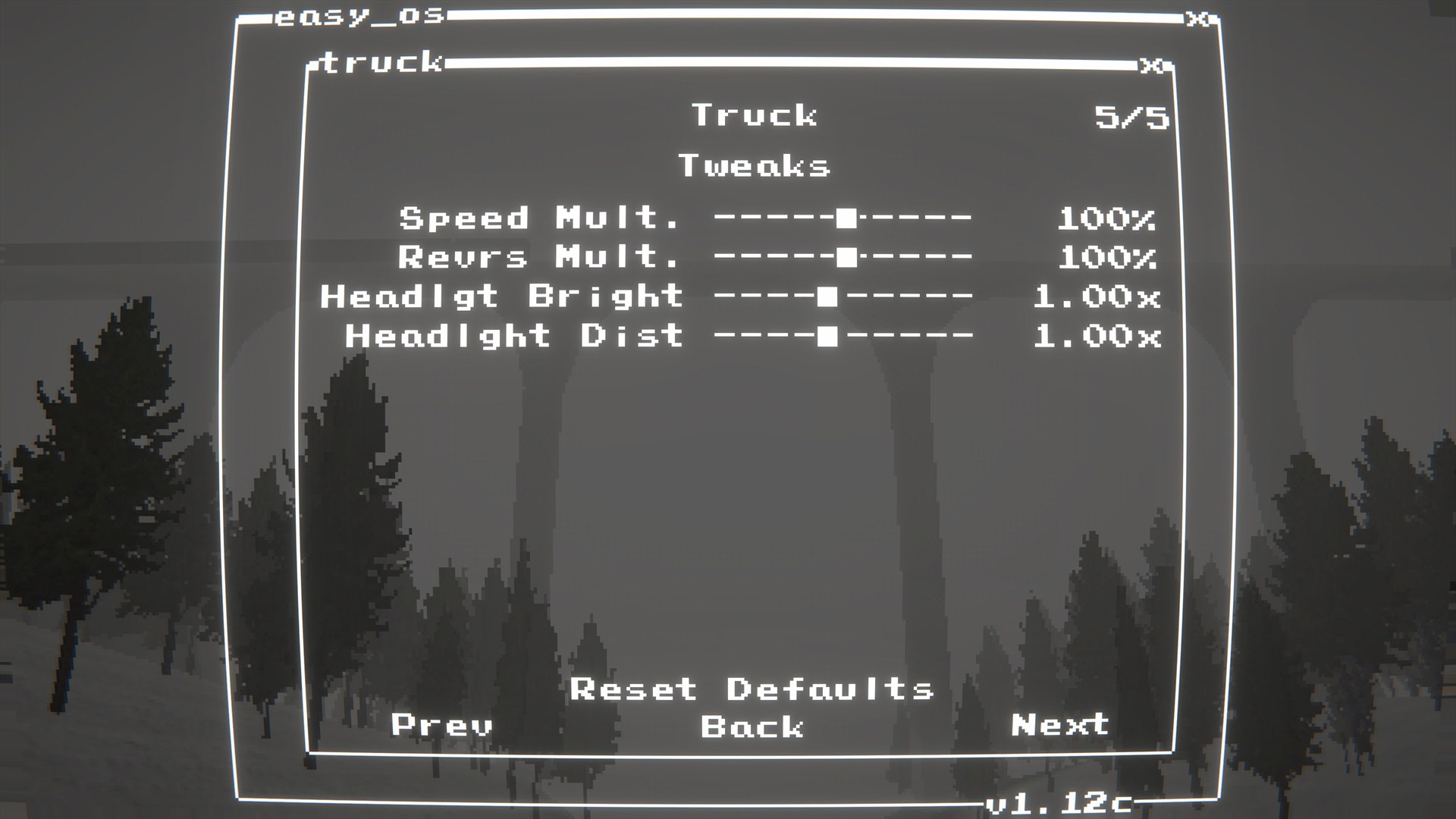Click the Headlgt Bright slider handle

827,297
